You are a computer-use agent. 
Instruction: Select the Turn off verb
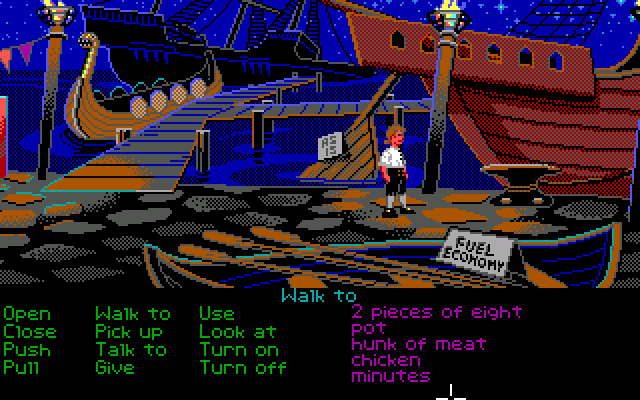tap(242, 367)
